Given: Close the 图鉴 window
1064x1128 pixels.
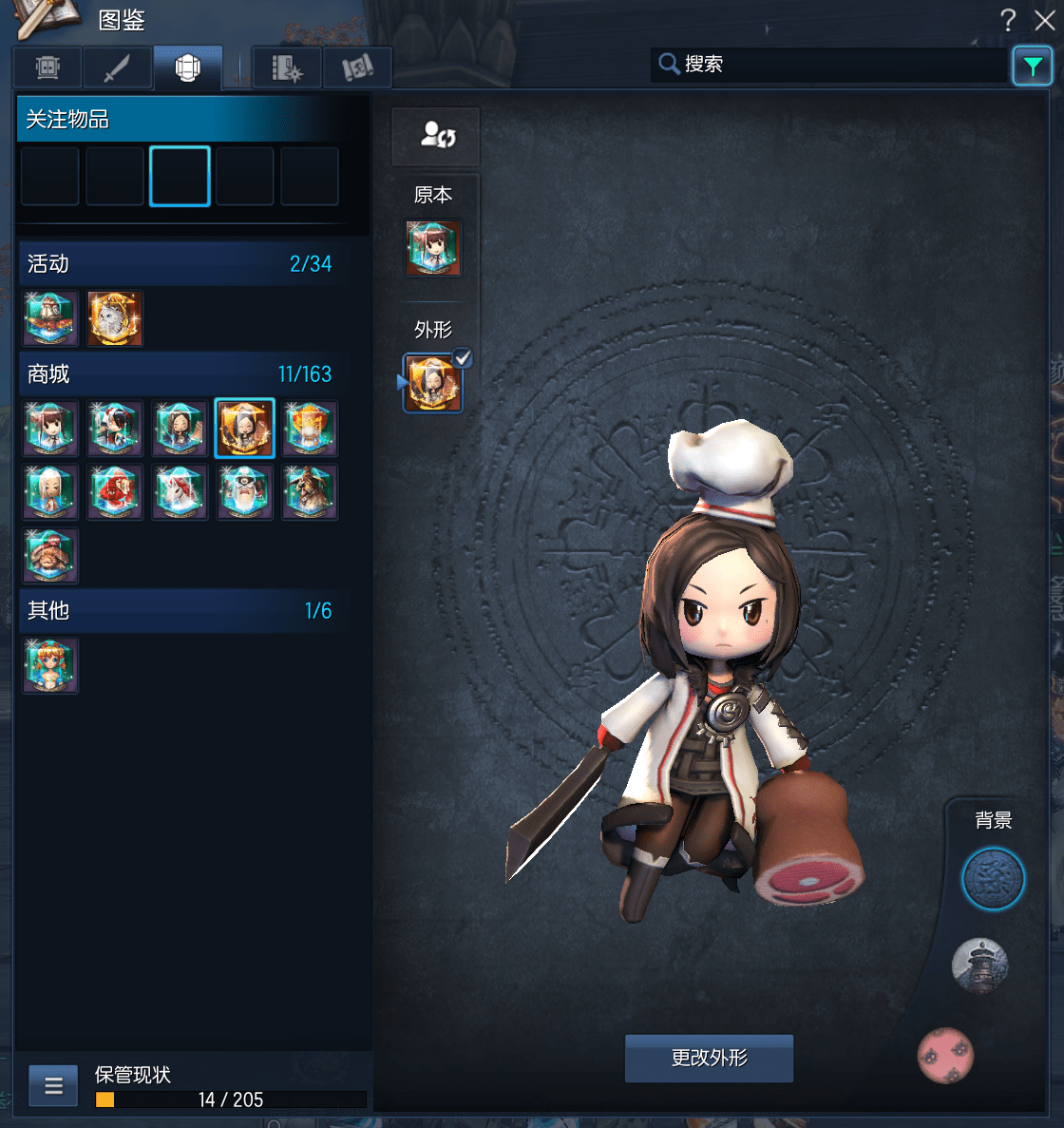Looking at the screenshot, I should coord(1044,20).
